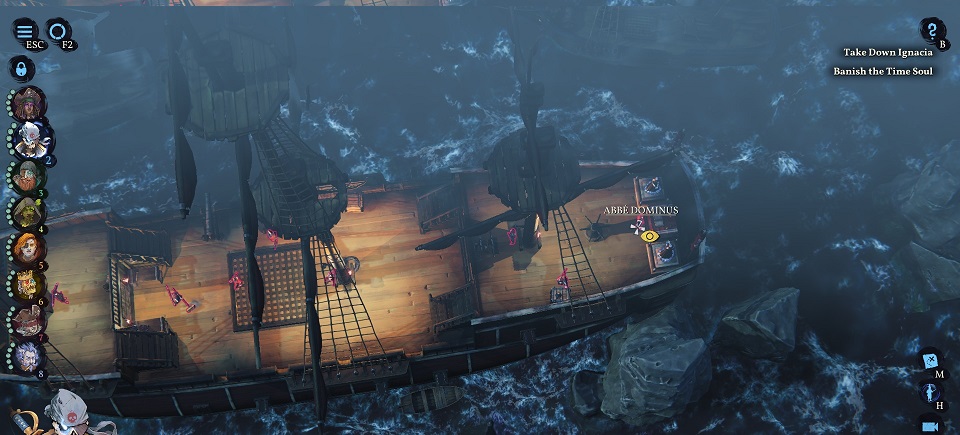Screen dimensions: 960x435
Task: Click the camera icon button
Action: 930,425
